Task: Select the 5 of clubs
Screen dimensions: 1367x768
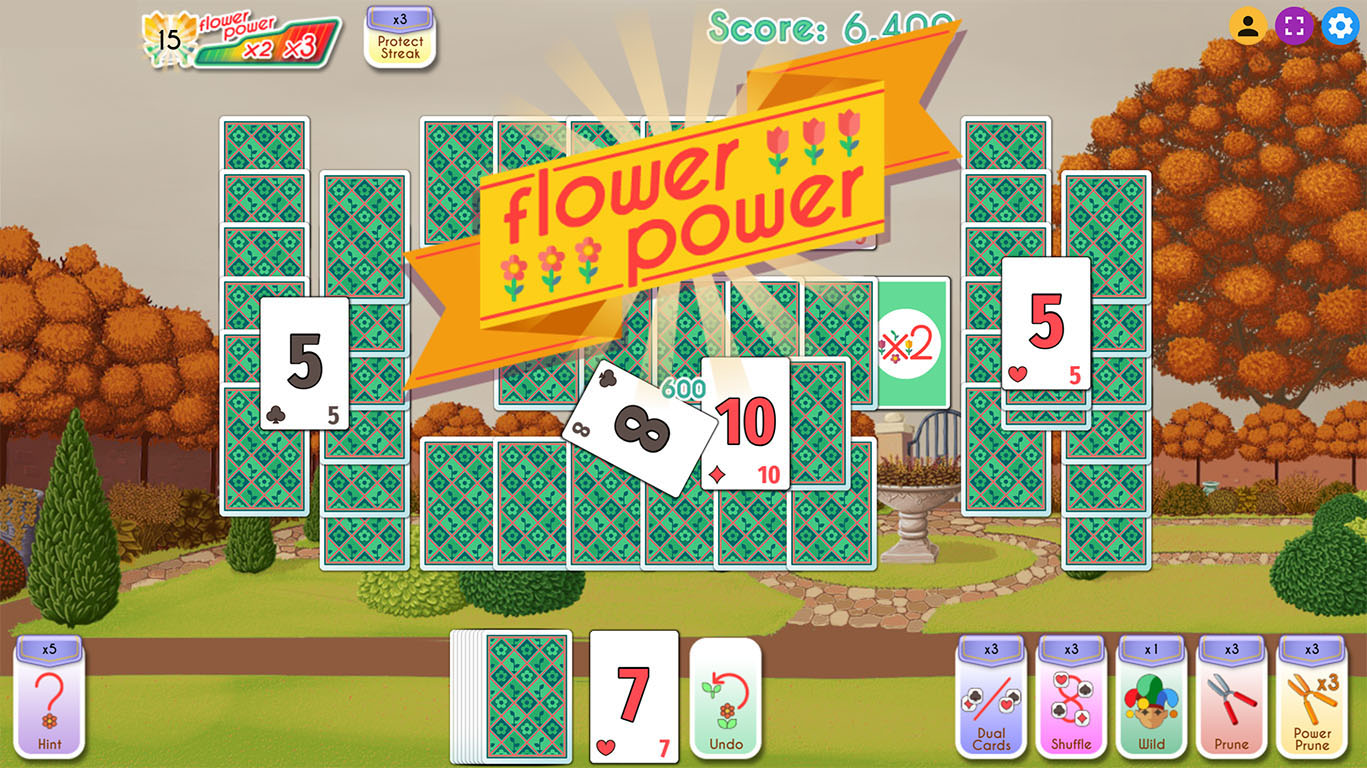Action: pyautogui.click(x=305, y=360)
